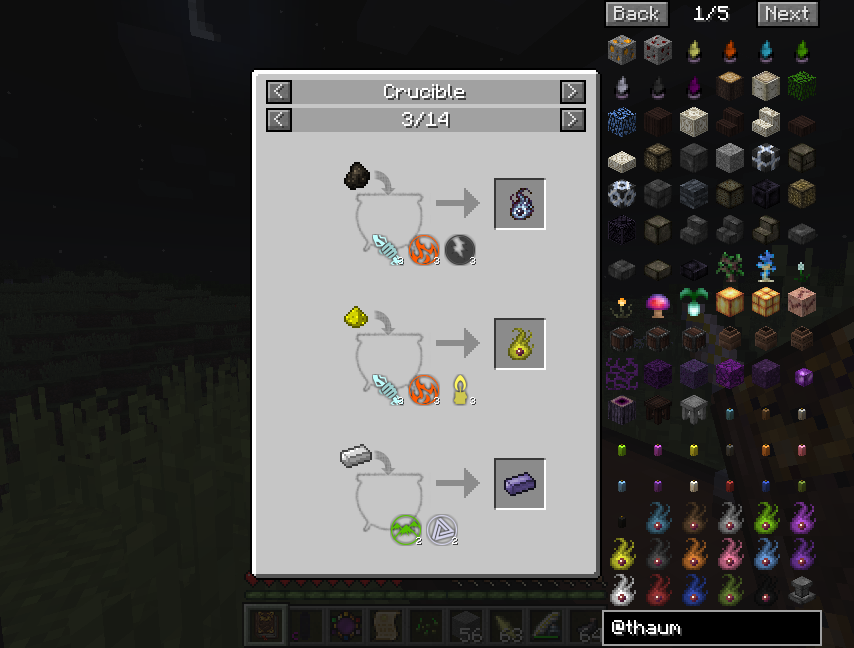This screenshot has height=648, width=854.
Task: Pick the pink mushroom in the item list
Action: tap(657, 301)
